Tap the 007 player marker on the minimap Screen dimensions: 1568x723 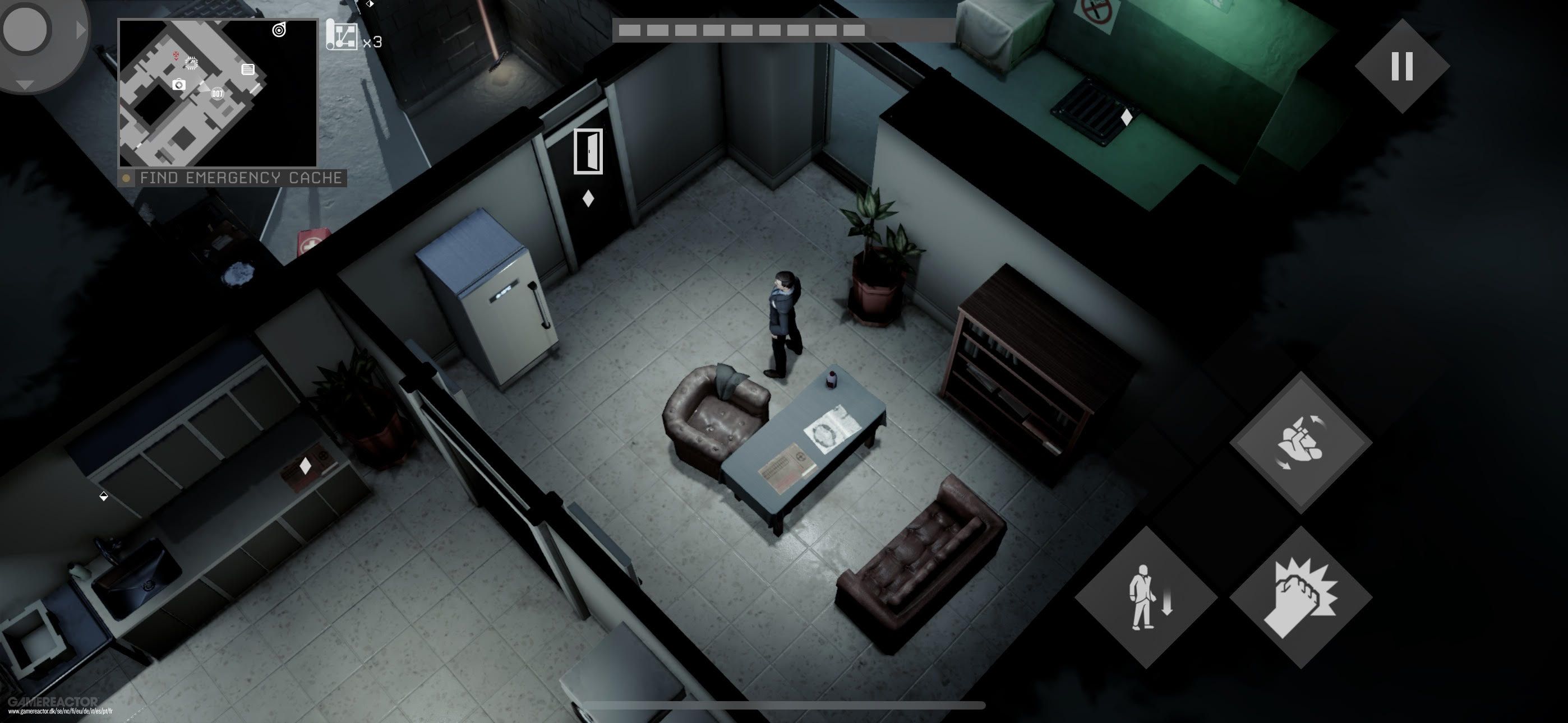(x=218, y=94)
